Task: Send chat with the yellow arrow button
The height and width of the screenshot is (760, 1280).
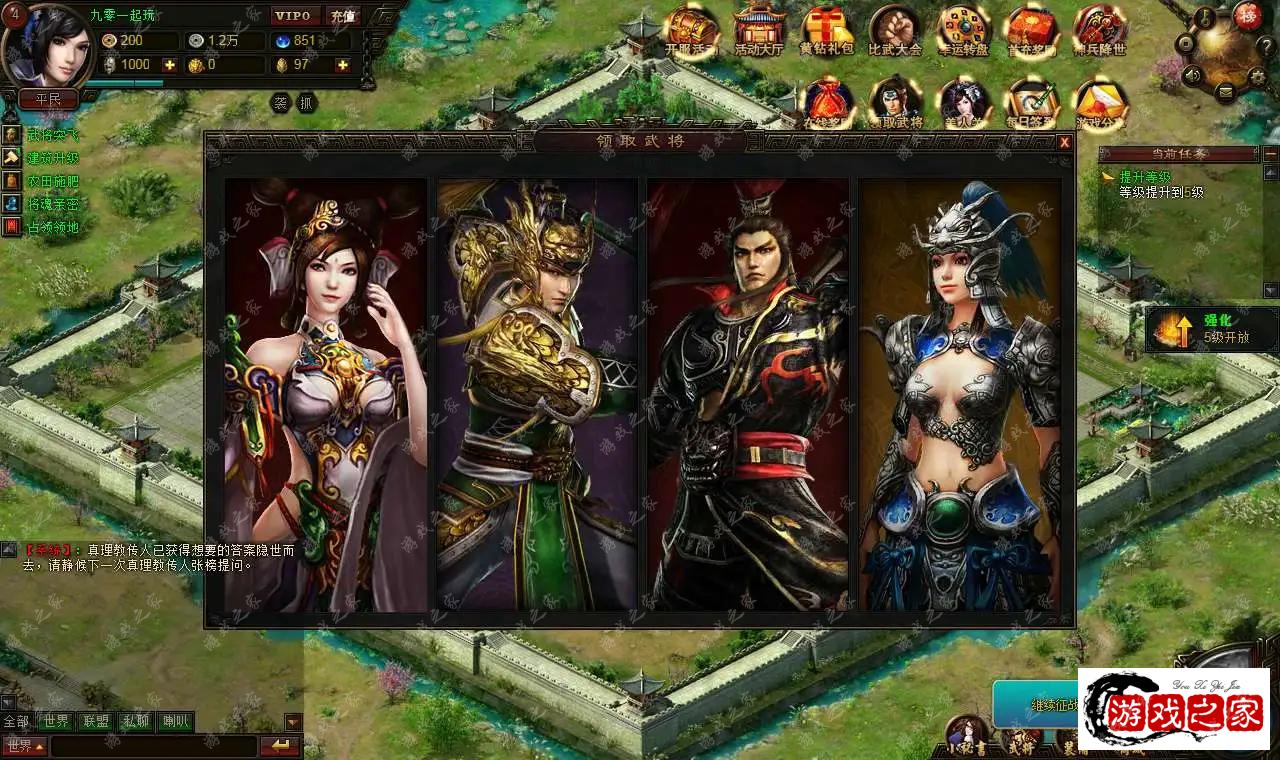Action: click(x=280, y=746)
